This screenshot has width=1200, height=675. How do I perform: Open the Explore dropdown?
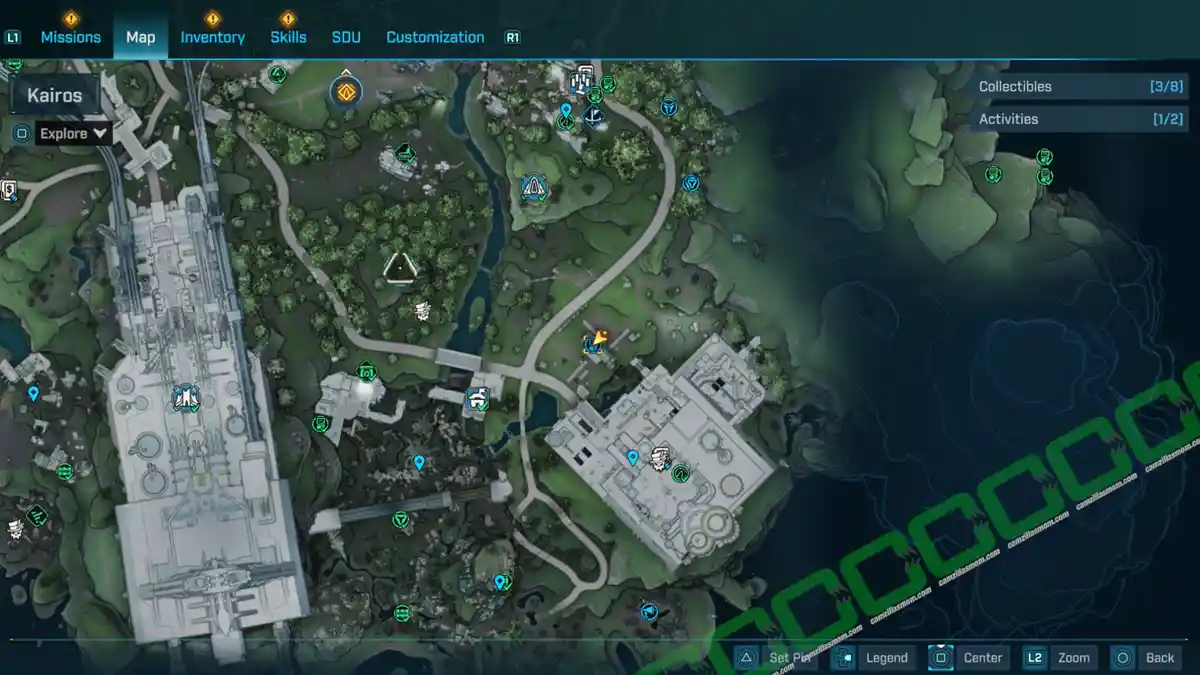click(73, 133)
